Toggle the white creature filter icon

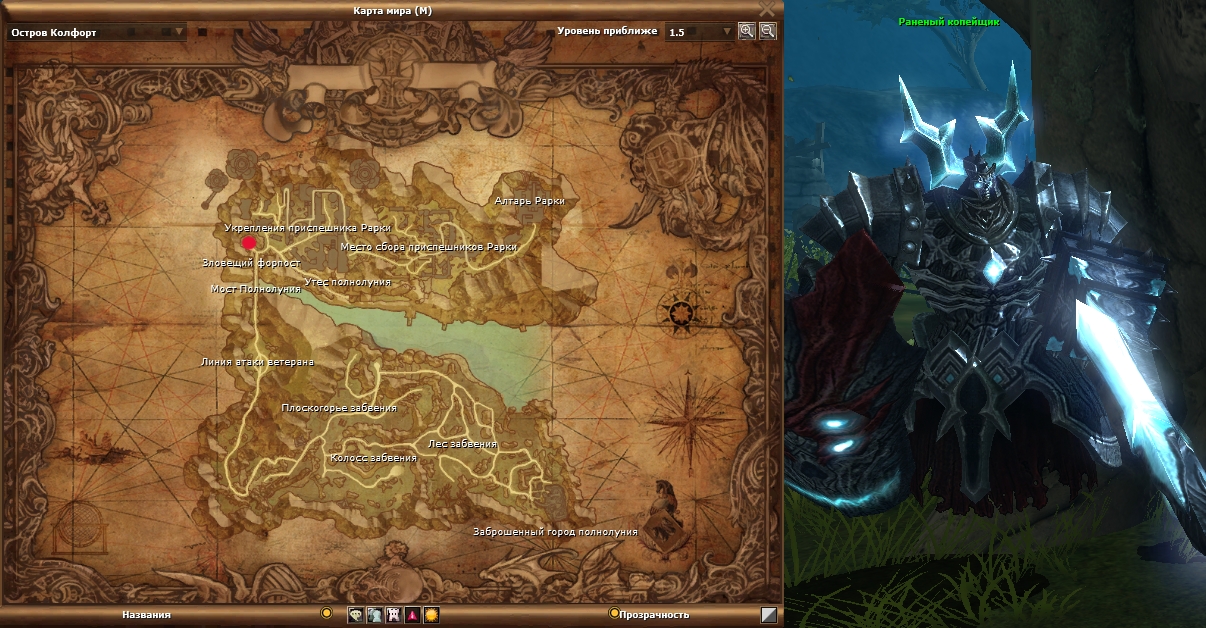click(393, 615)
